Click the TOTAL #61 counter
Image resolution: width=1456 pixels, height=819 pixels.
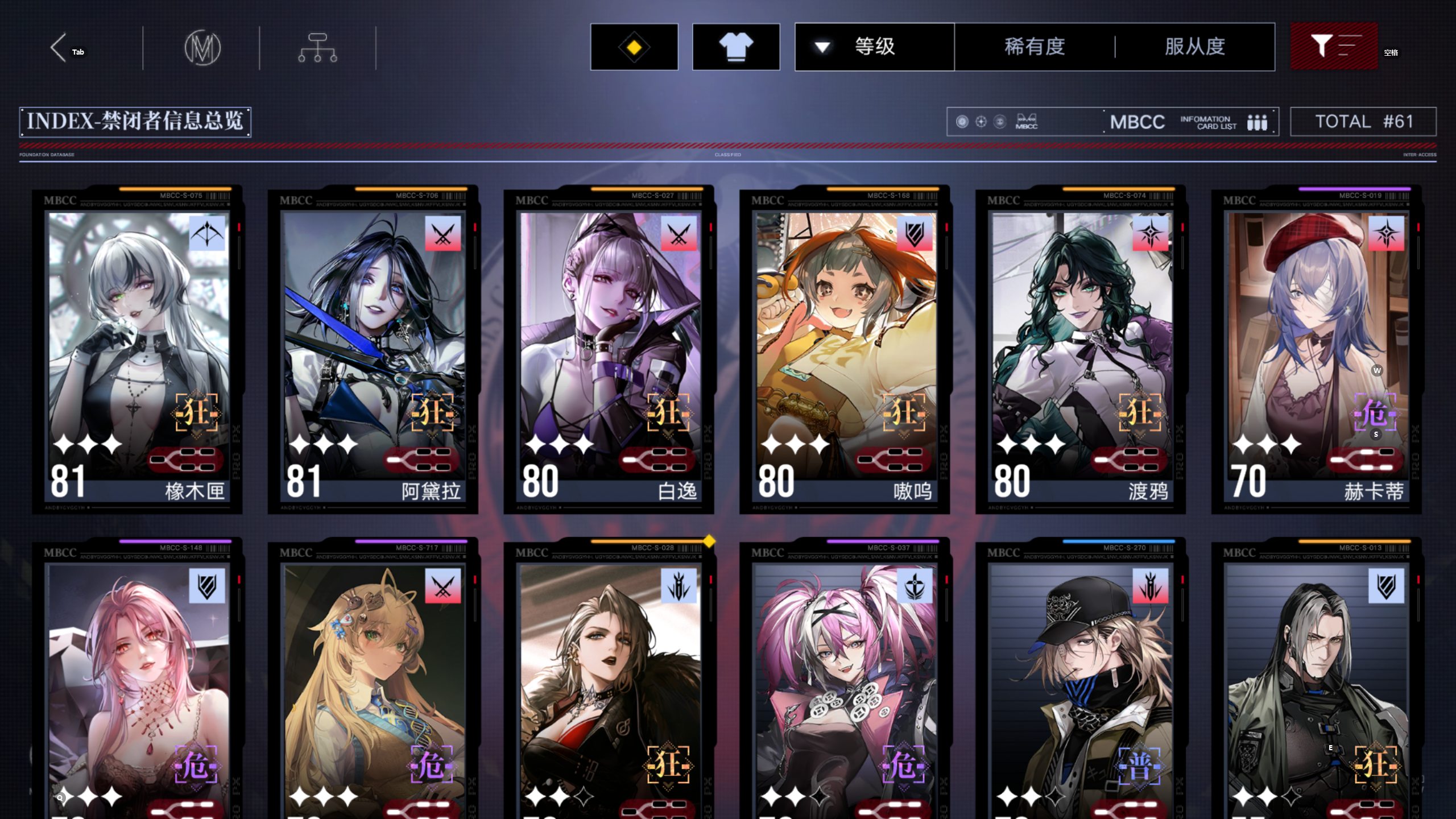pos(1364,121)
